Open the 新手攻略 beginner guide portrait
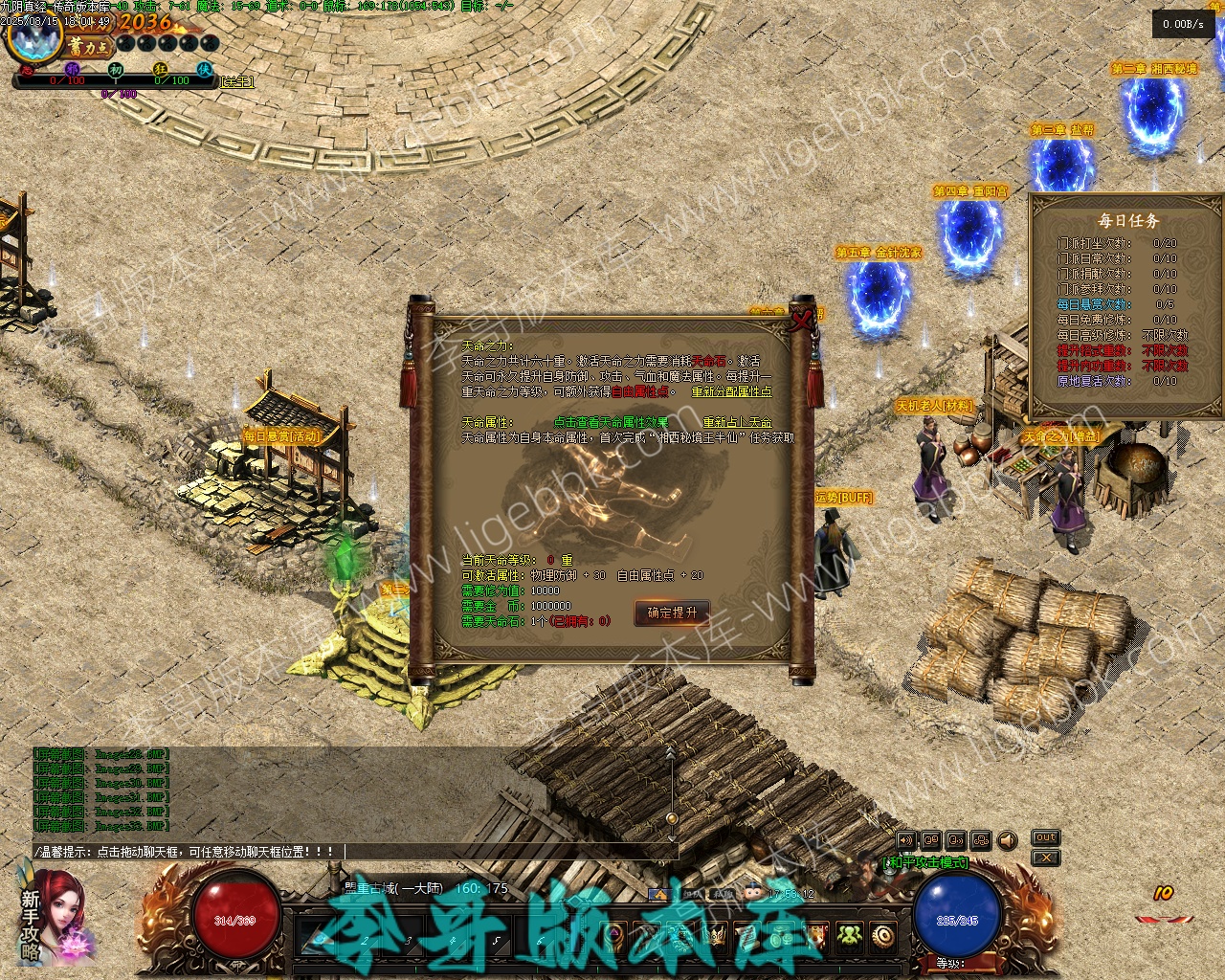 pyautogui.click(x=53, y=914)
